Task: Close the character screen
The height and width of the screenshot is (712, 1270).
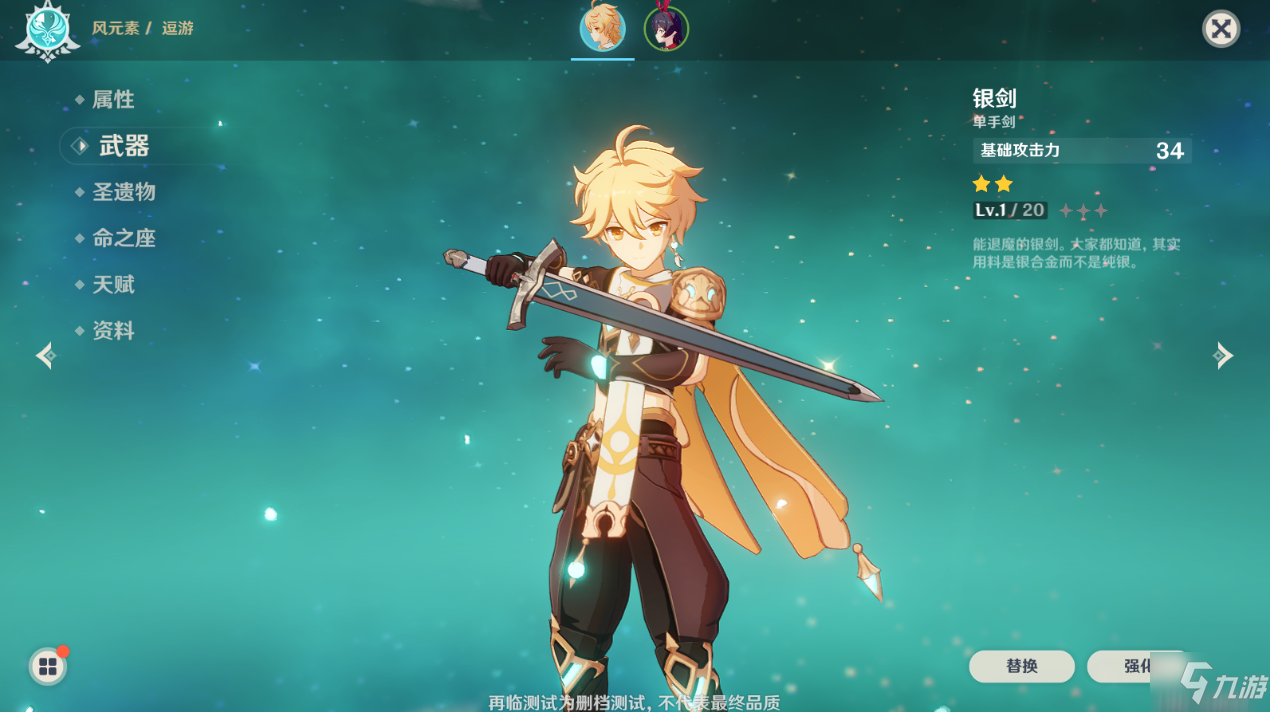Action: pos(1220,29)
